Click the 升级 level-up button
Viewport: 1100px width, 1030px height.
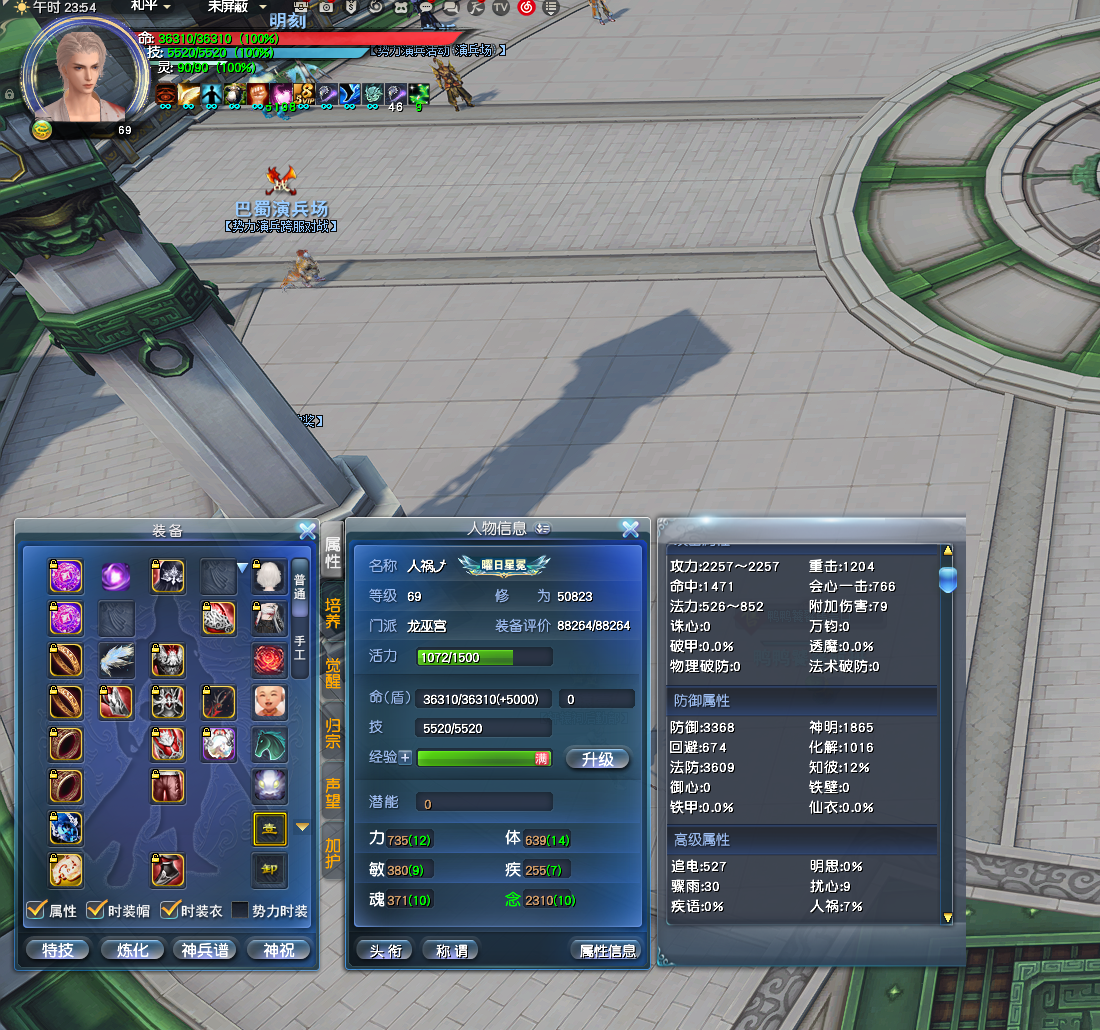pyautogui.click(x=597, y=759)
